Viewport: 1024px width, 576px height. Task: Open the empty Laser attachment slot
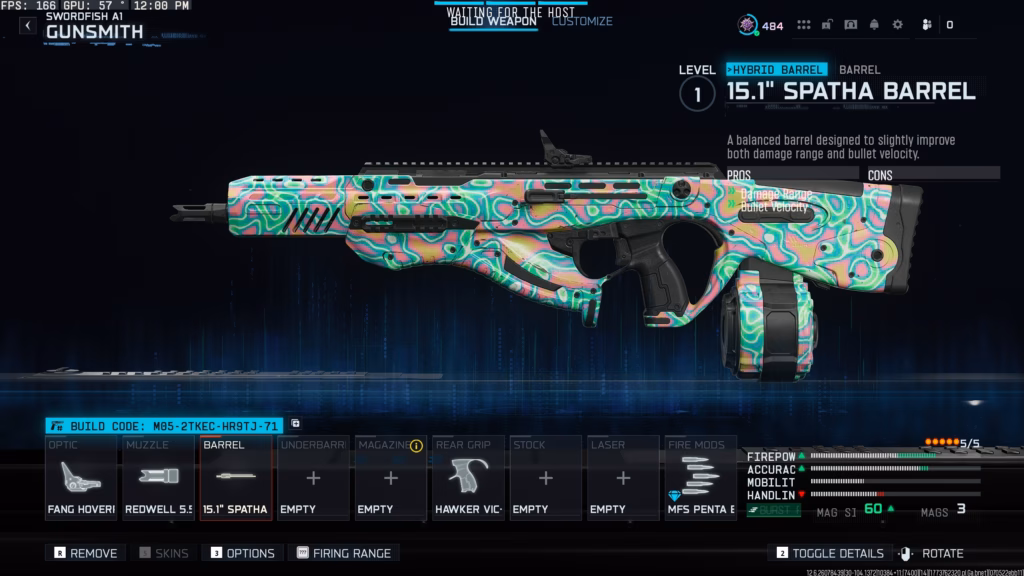pos(622,478)
